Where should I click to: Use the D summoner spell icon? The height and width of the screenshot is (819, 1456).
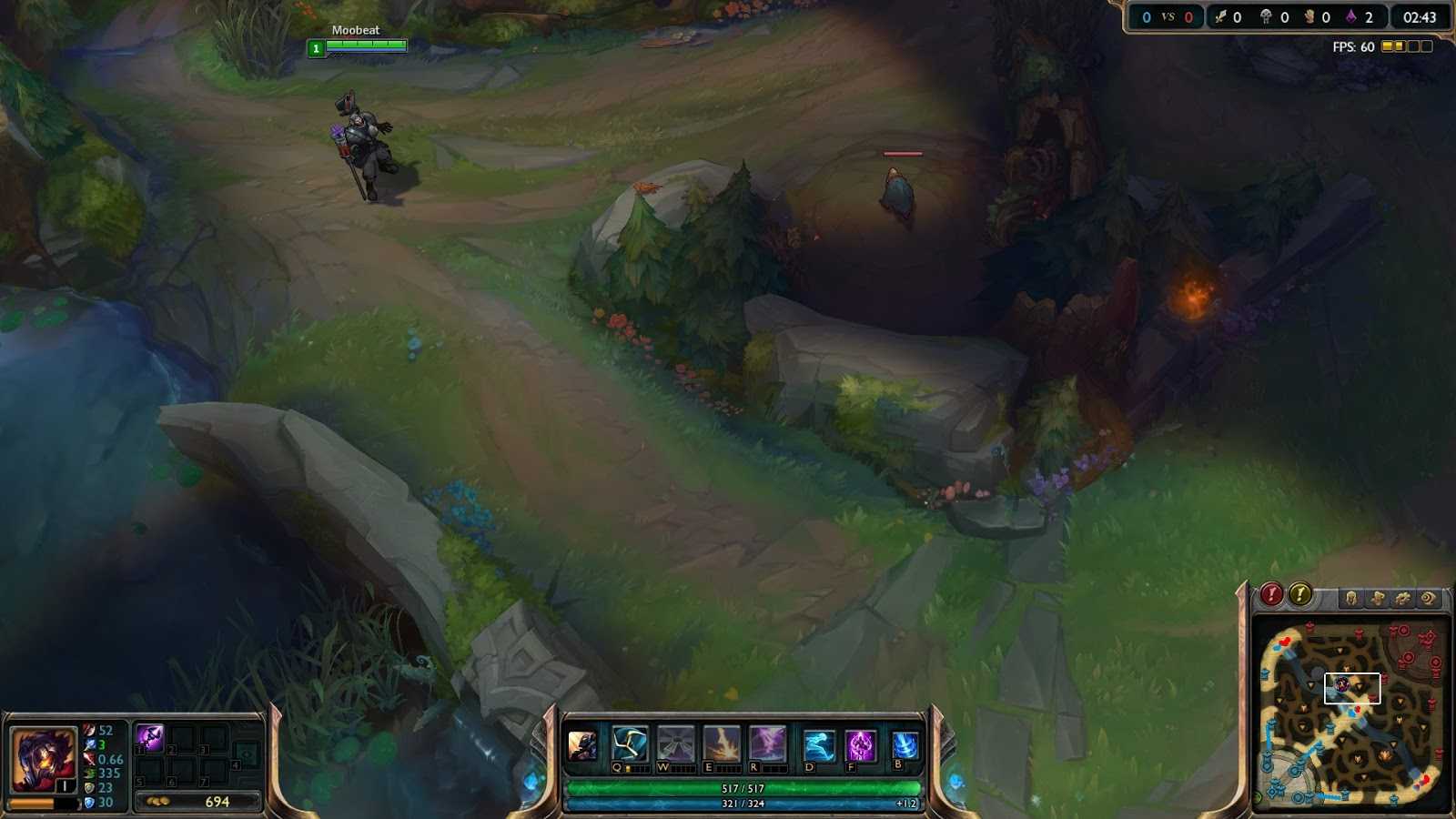tap(817, 746)
